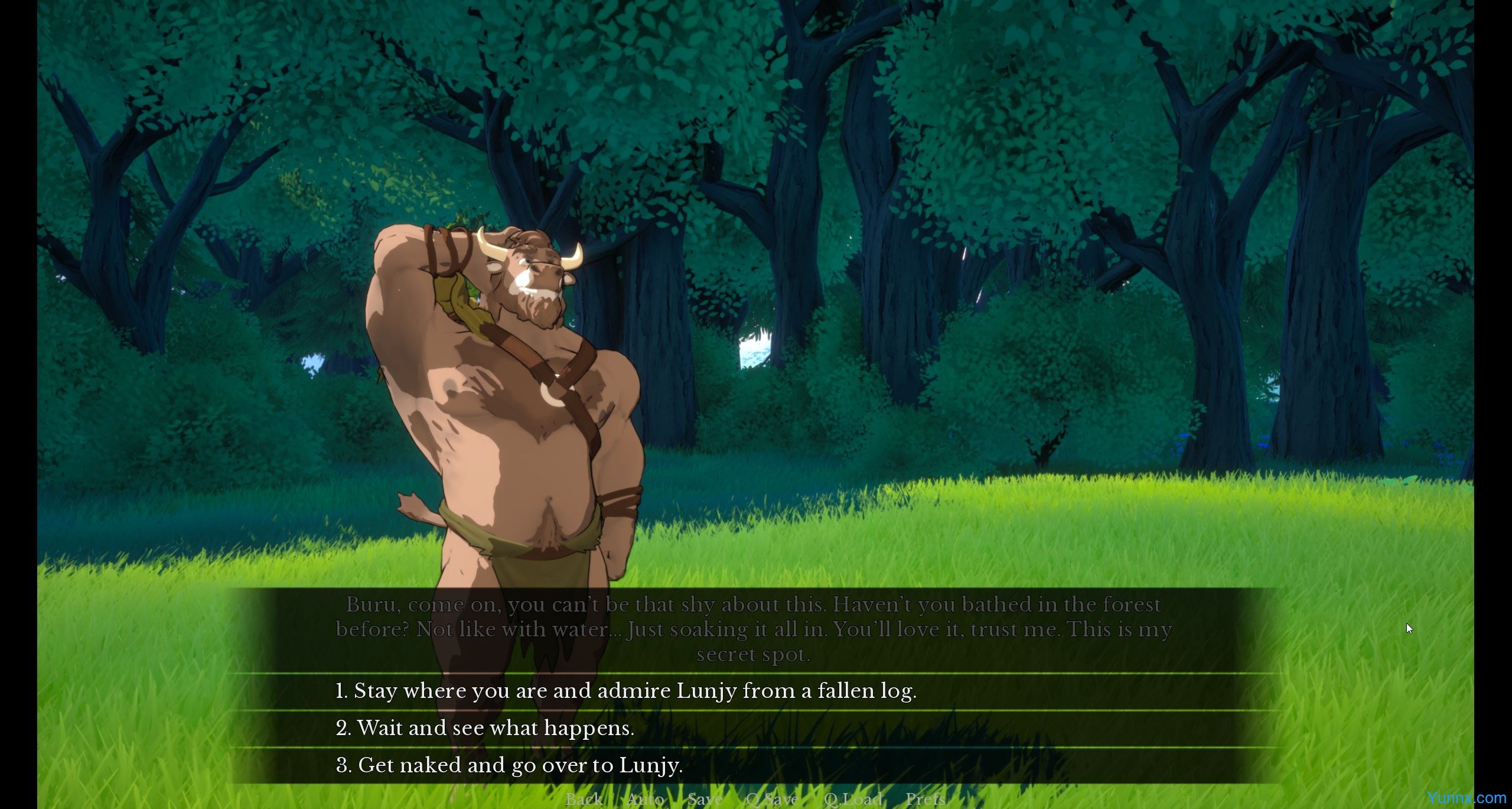Viewport: 1512px width, 809px height.
Task: Pick 'Get naked and go over to Lunjy'
Action: 509,765
